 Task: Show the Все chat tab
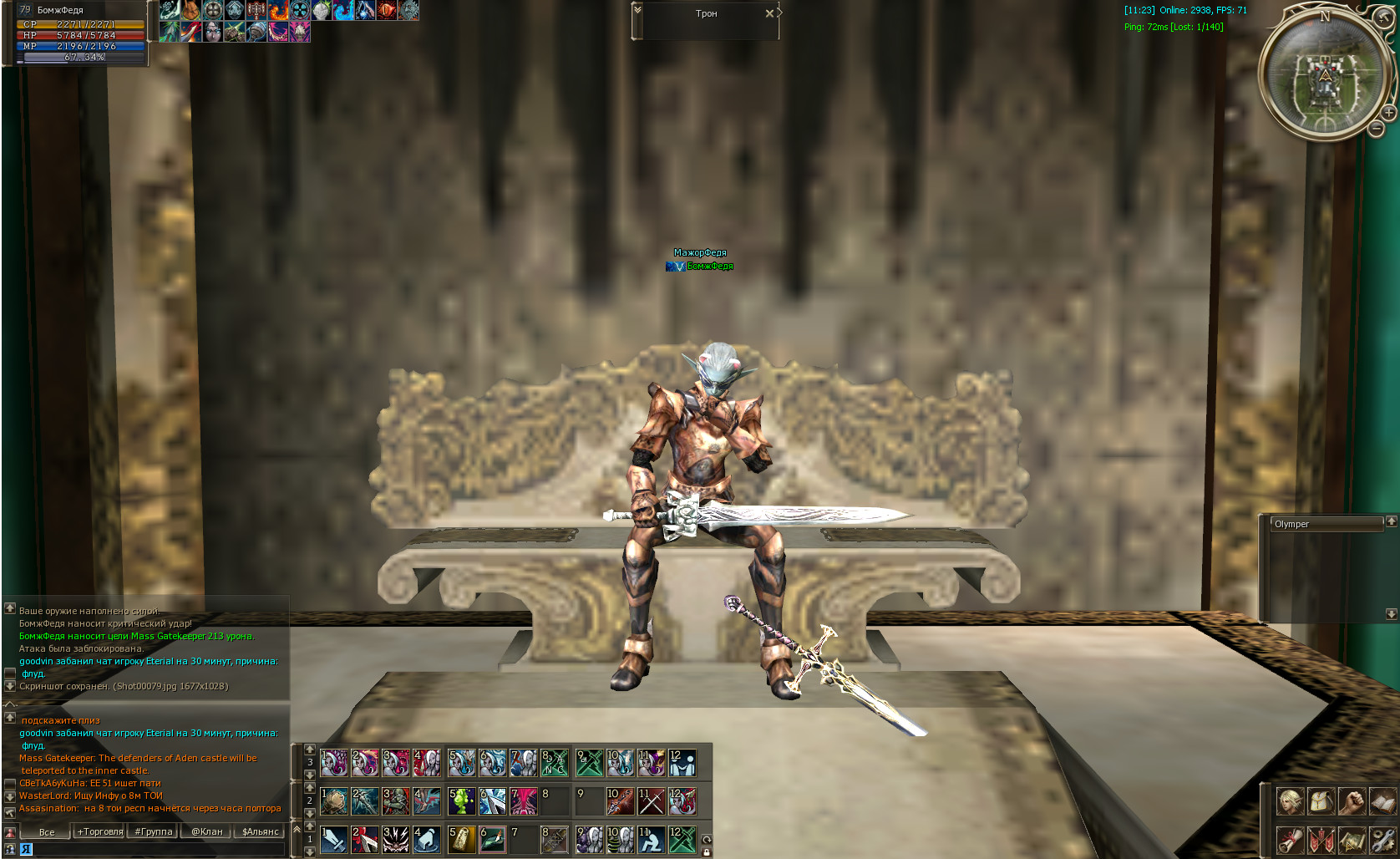47,831
